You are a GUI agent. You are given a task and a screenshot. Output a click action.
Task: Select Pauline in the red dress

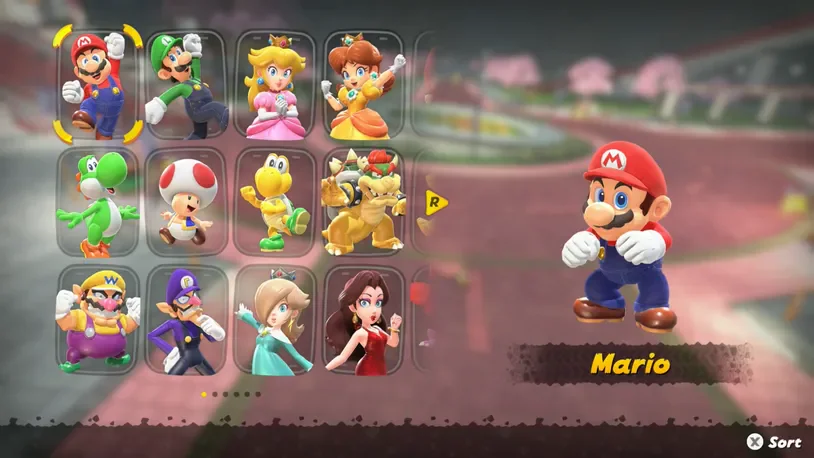pos(363,320)
